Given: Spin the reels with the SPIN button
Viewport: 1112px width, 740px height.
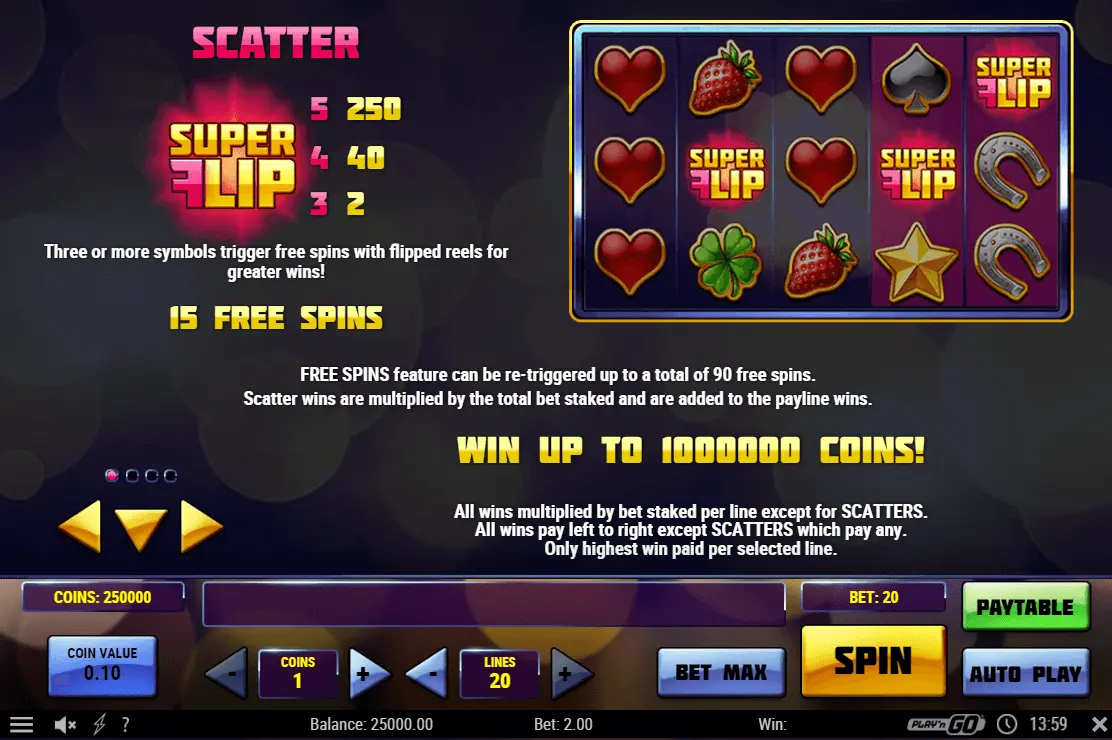Looking at the screenshot, I should [x=873, y=661].
